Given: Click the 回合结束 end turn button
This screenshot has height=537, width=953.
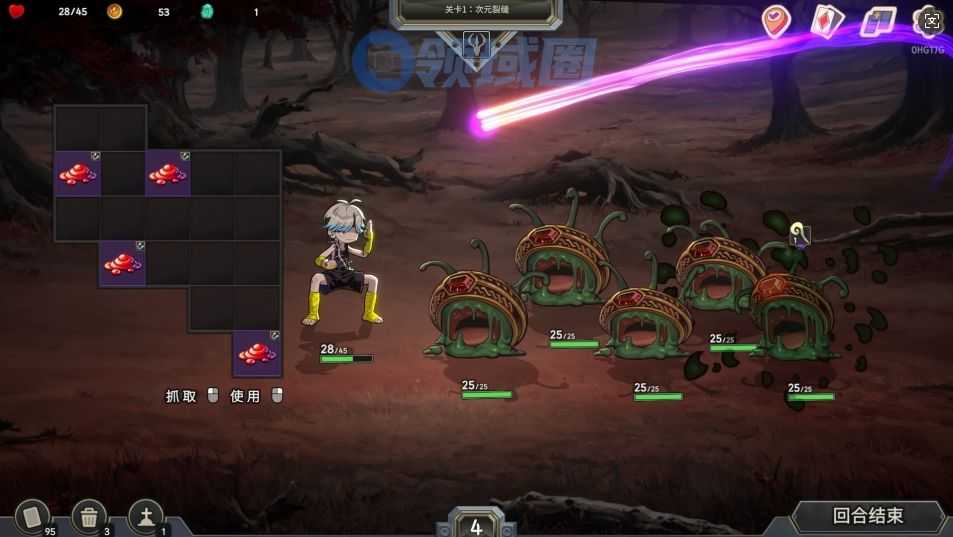Looking at the screenshot, I should click(867, 516).
